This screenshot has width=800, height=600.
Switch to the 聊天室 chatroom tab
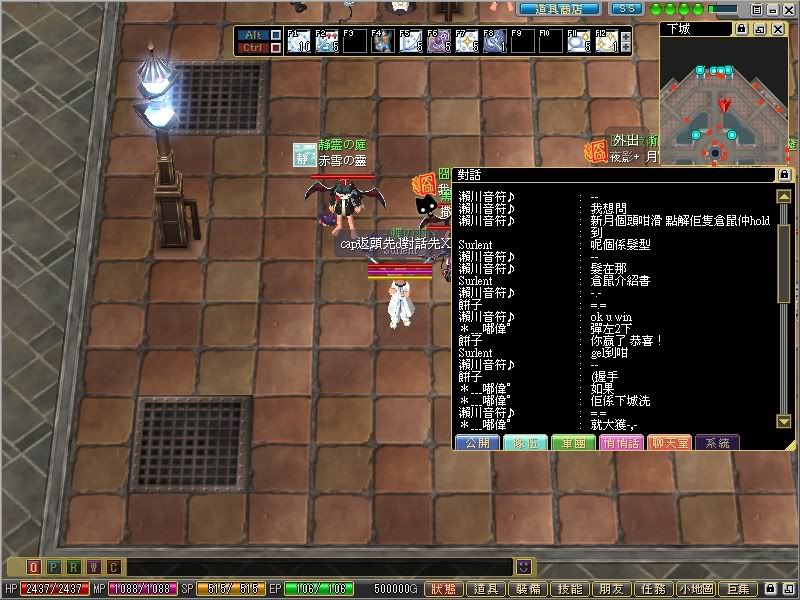pyautogui.click(x=668, y=442)
